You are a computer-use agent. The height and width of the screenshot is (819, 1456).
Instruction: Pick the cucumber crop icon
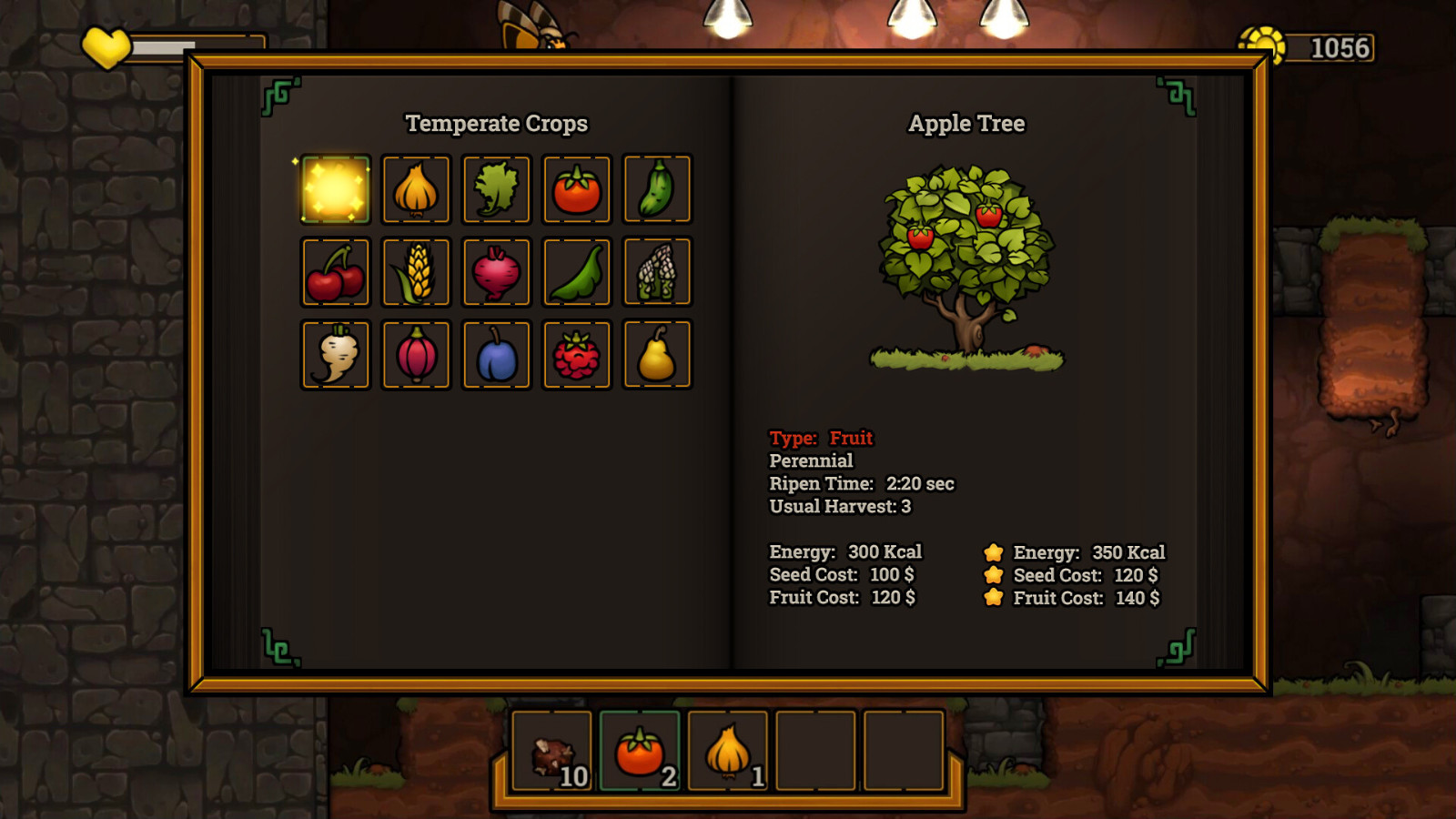point(657,189)
